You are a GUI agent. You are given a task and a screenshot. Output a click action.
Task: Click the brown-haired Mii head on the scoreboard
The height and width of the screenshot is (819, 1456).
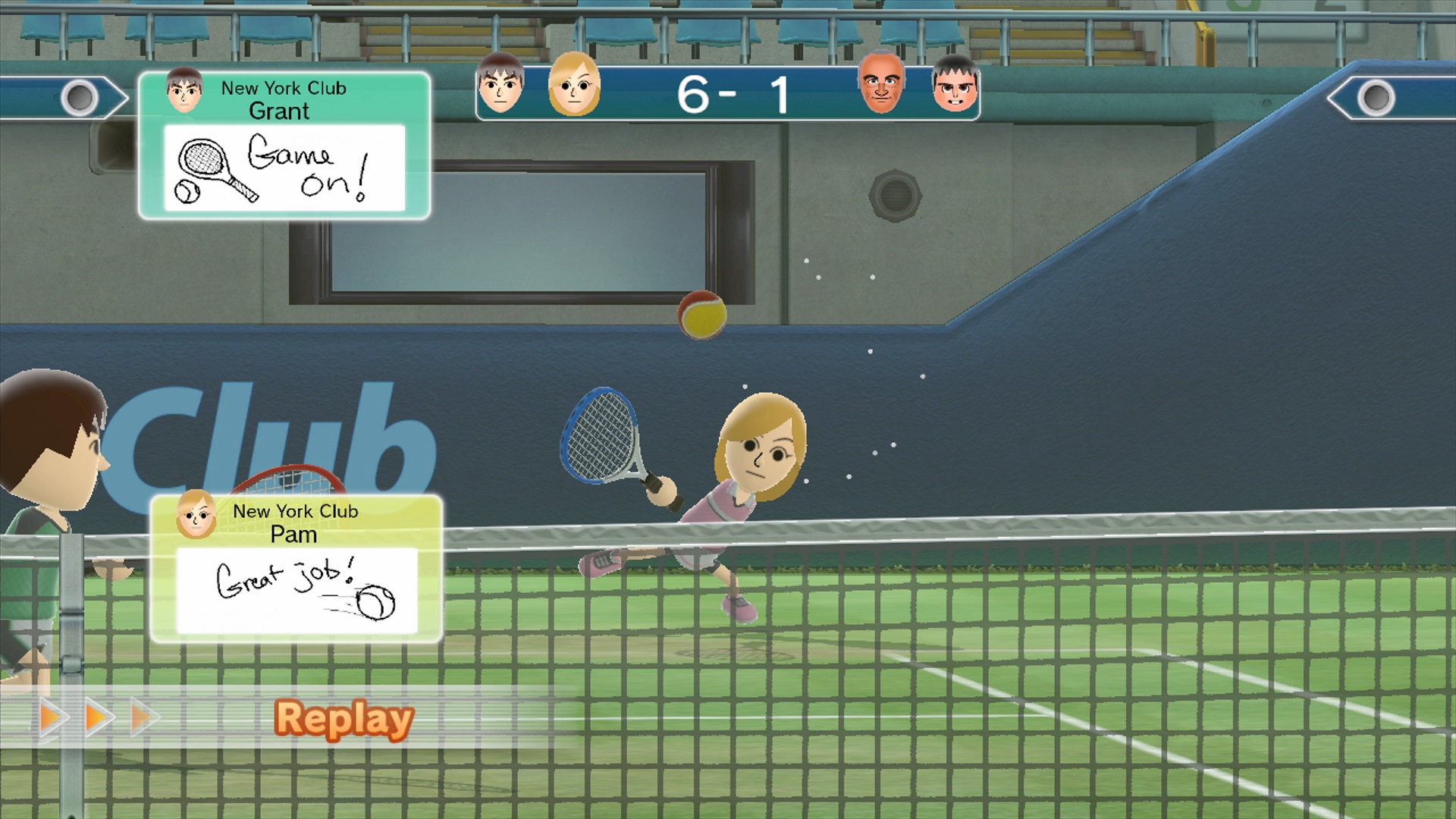[500, 85]
